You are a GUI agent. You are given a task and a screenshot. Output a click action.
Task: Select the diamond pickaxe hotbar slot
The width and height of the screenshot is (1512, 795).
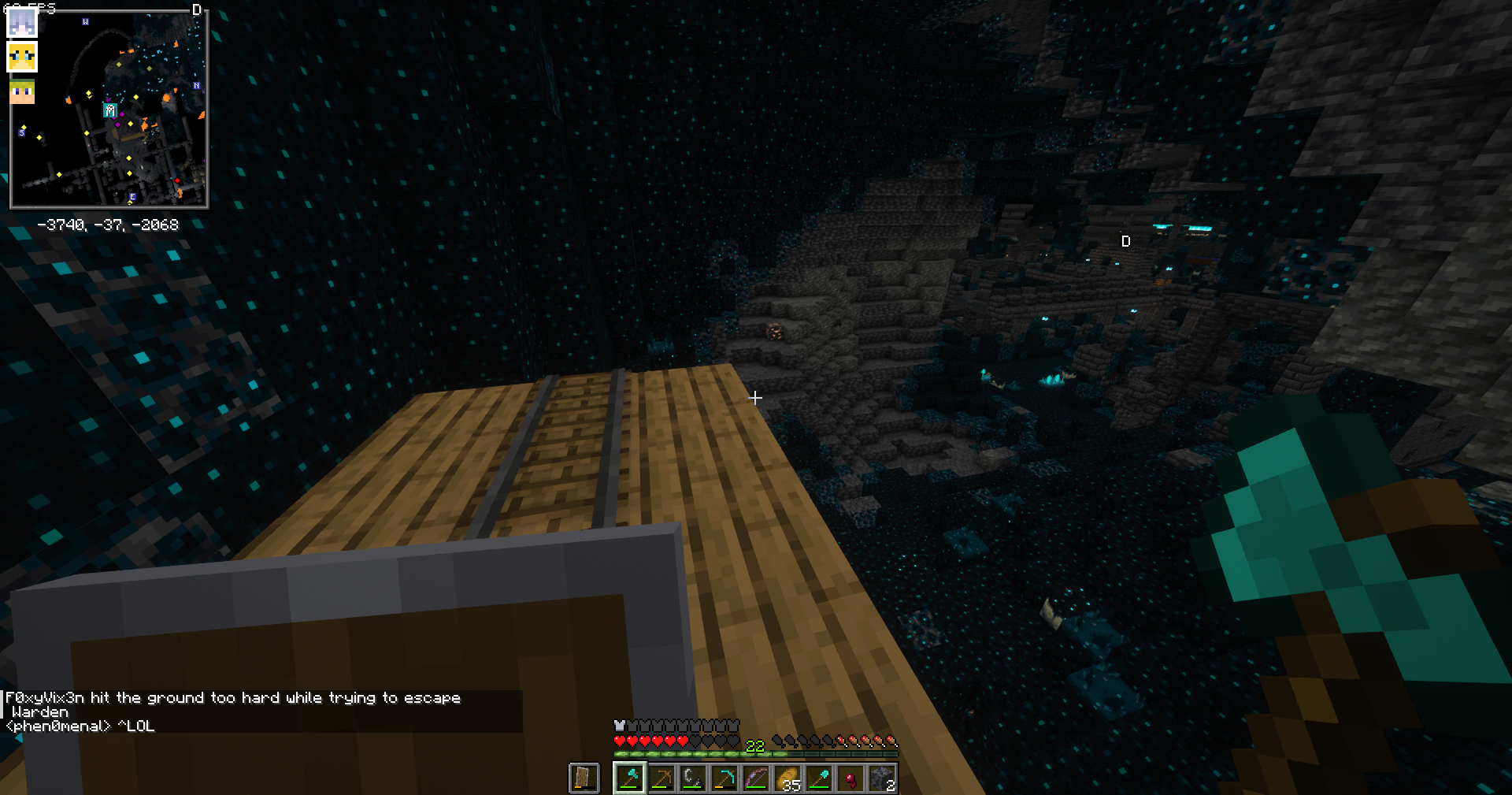click(724, 778)
